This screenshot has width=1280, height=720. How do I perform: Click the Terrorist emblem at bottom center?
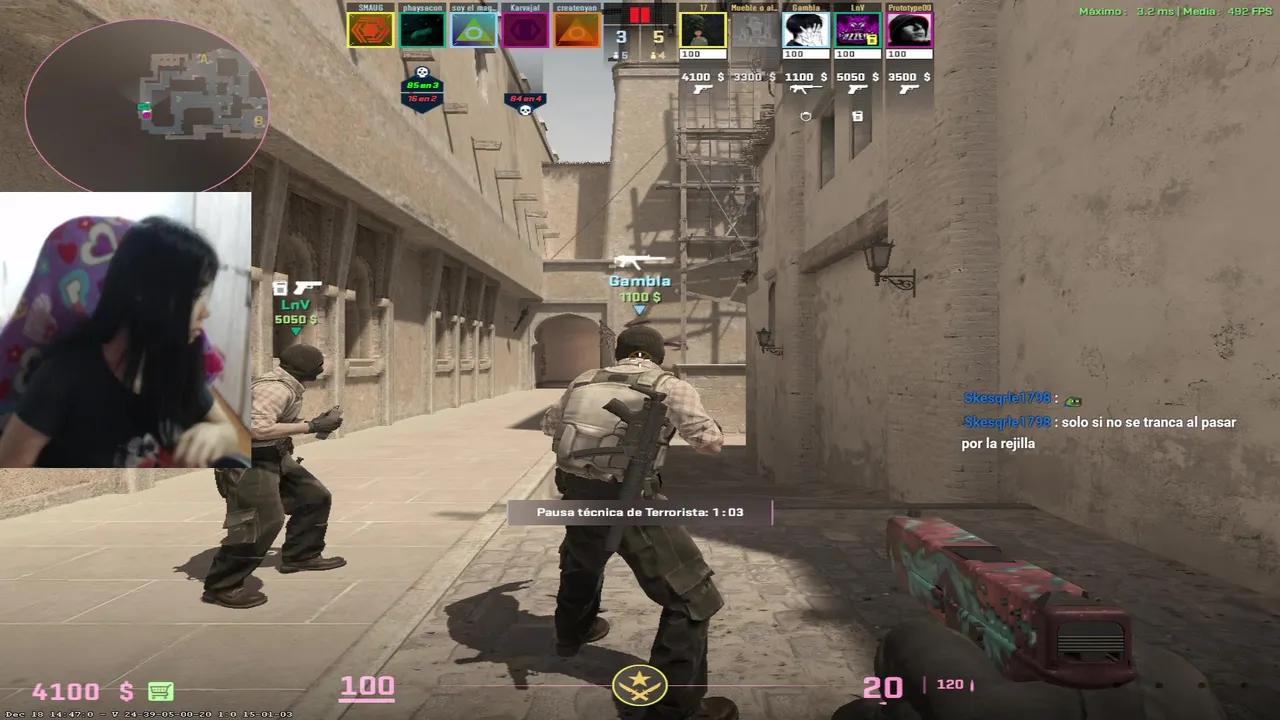pyautogui.click(x=640, y=686)
